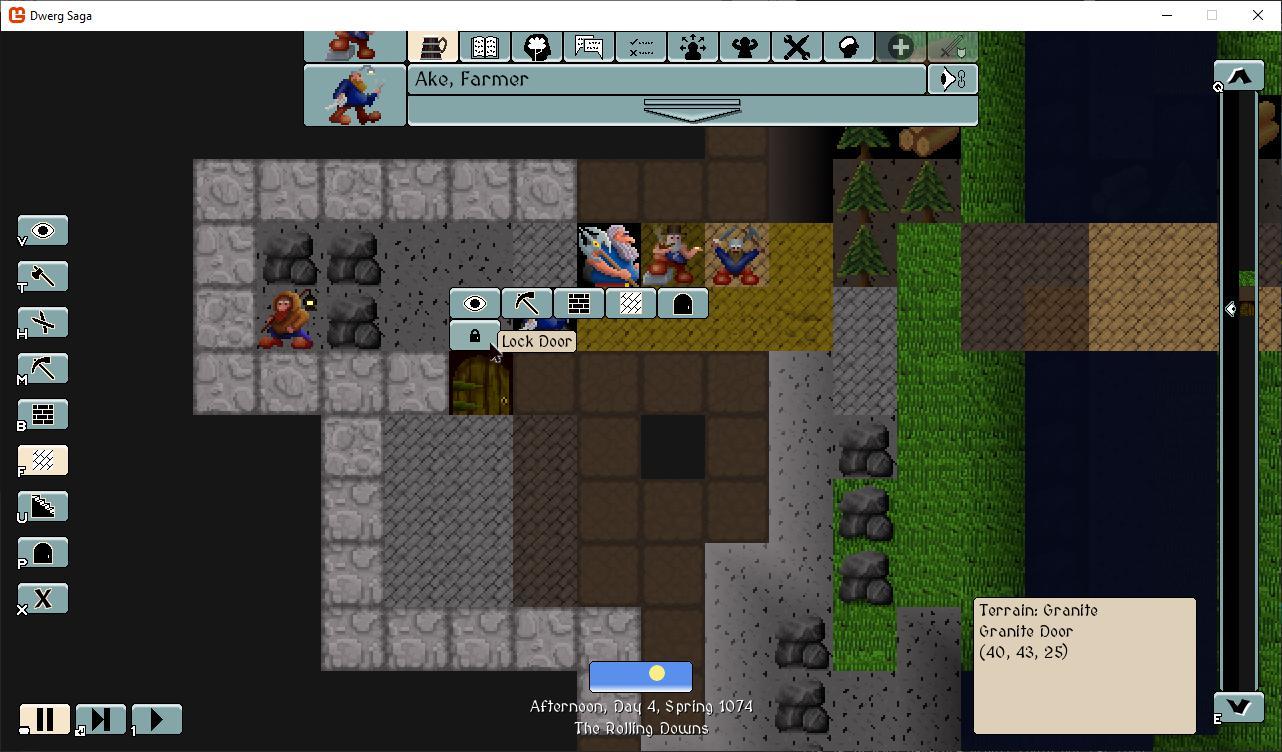Open the beer mug status panel

433,46
